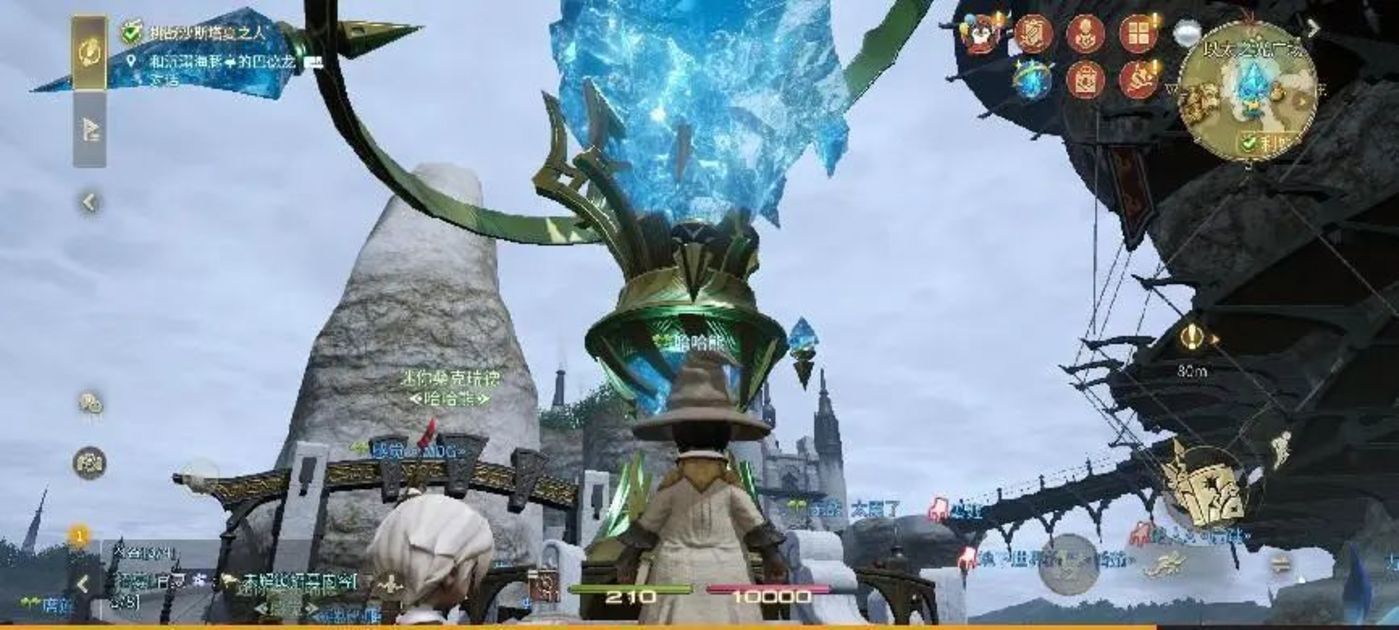This screenshot has height=630, width=1399.
Task: Open the running figure activity icon
Action: (x=1138, y=80)
